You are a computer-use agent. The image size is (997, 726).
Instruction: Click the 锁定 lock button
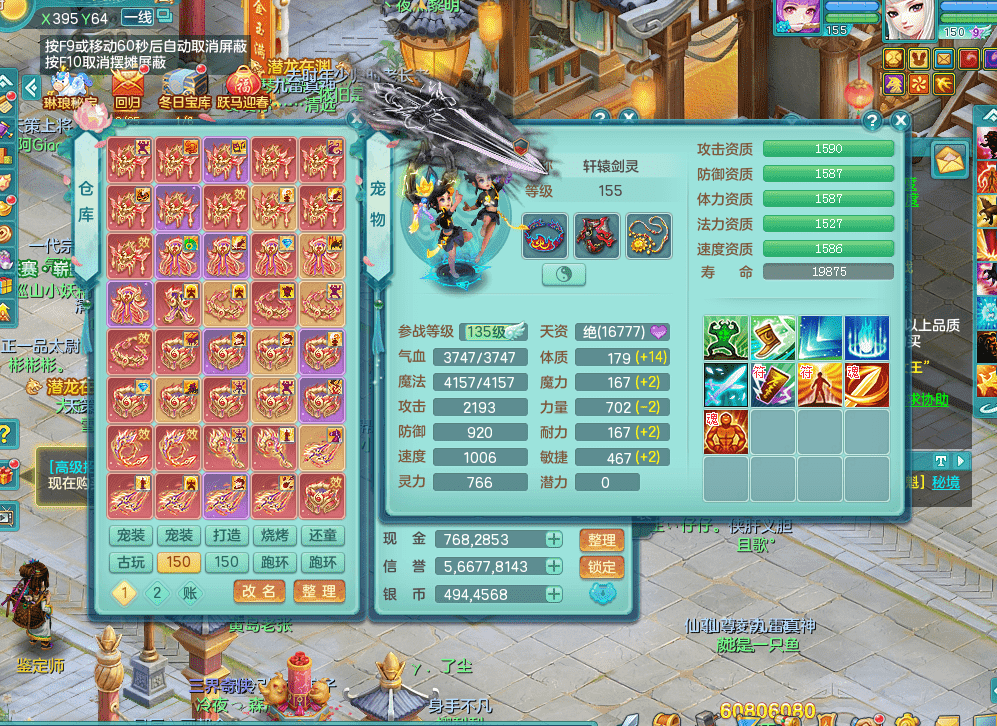point(601,567)
